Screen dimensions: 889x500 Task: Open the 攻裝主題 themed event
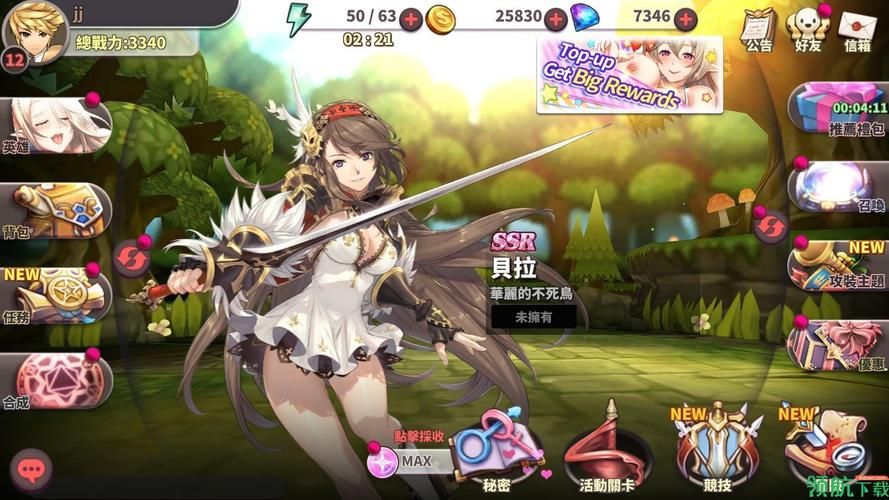[840, 265]
